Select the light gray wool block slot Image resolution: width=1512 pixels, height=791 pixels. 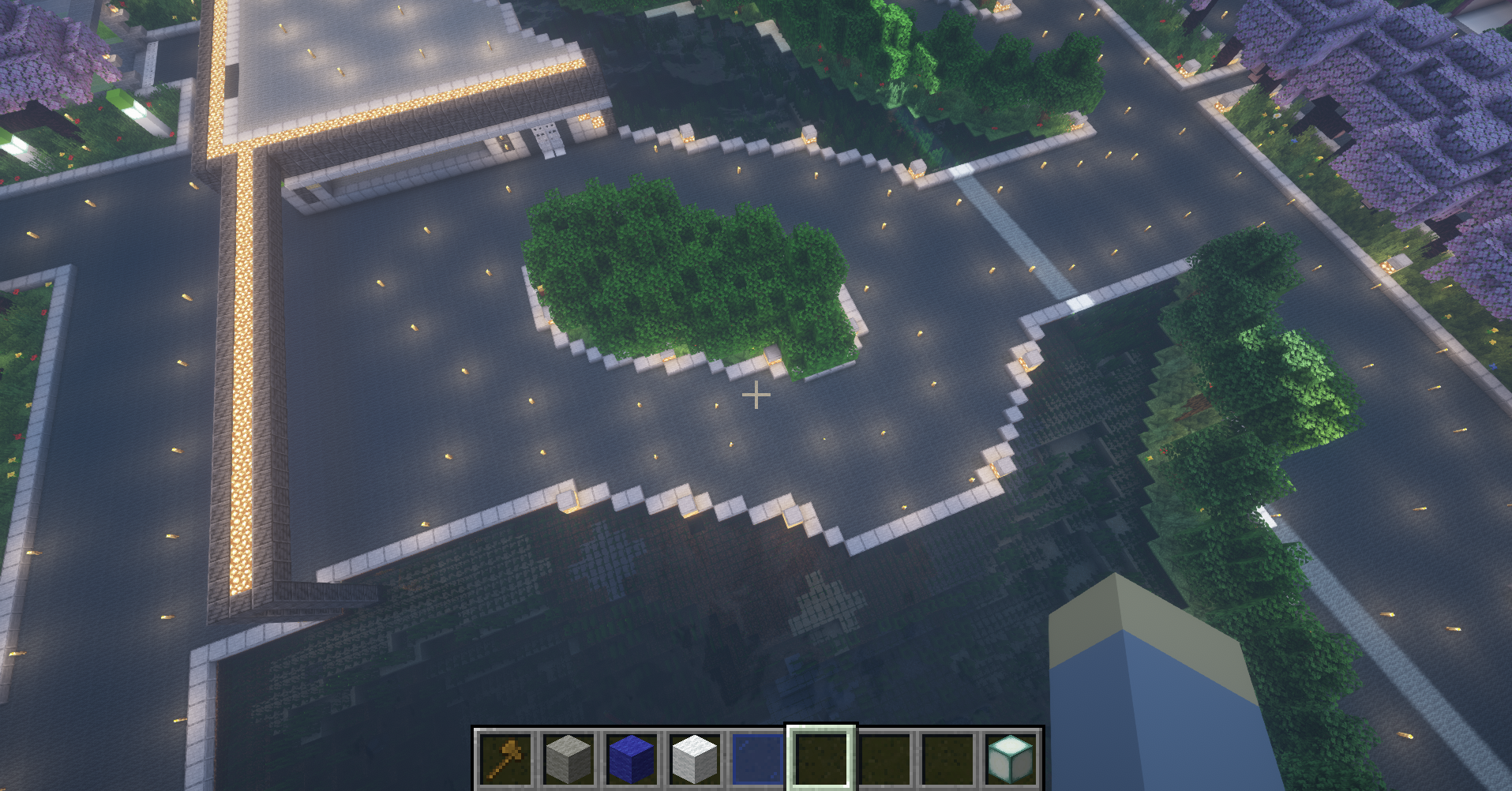coord(568,759)
